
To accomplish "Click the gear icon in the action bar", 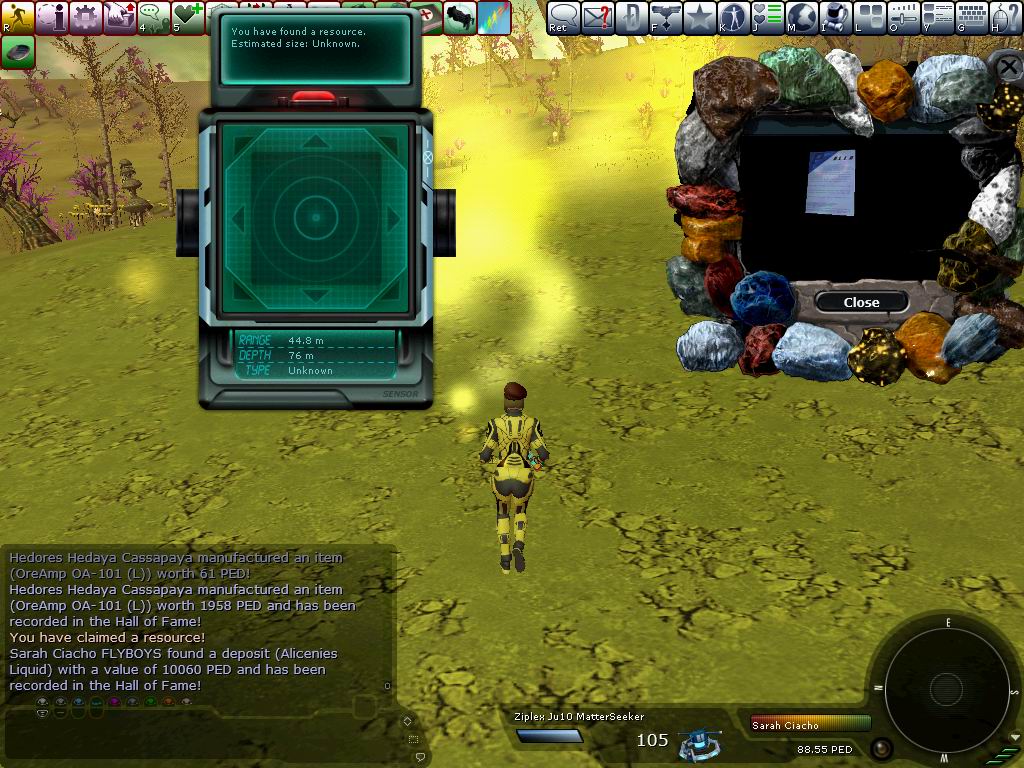I will [x=86, y=17].
